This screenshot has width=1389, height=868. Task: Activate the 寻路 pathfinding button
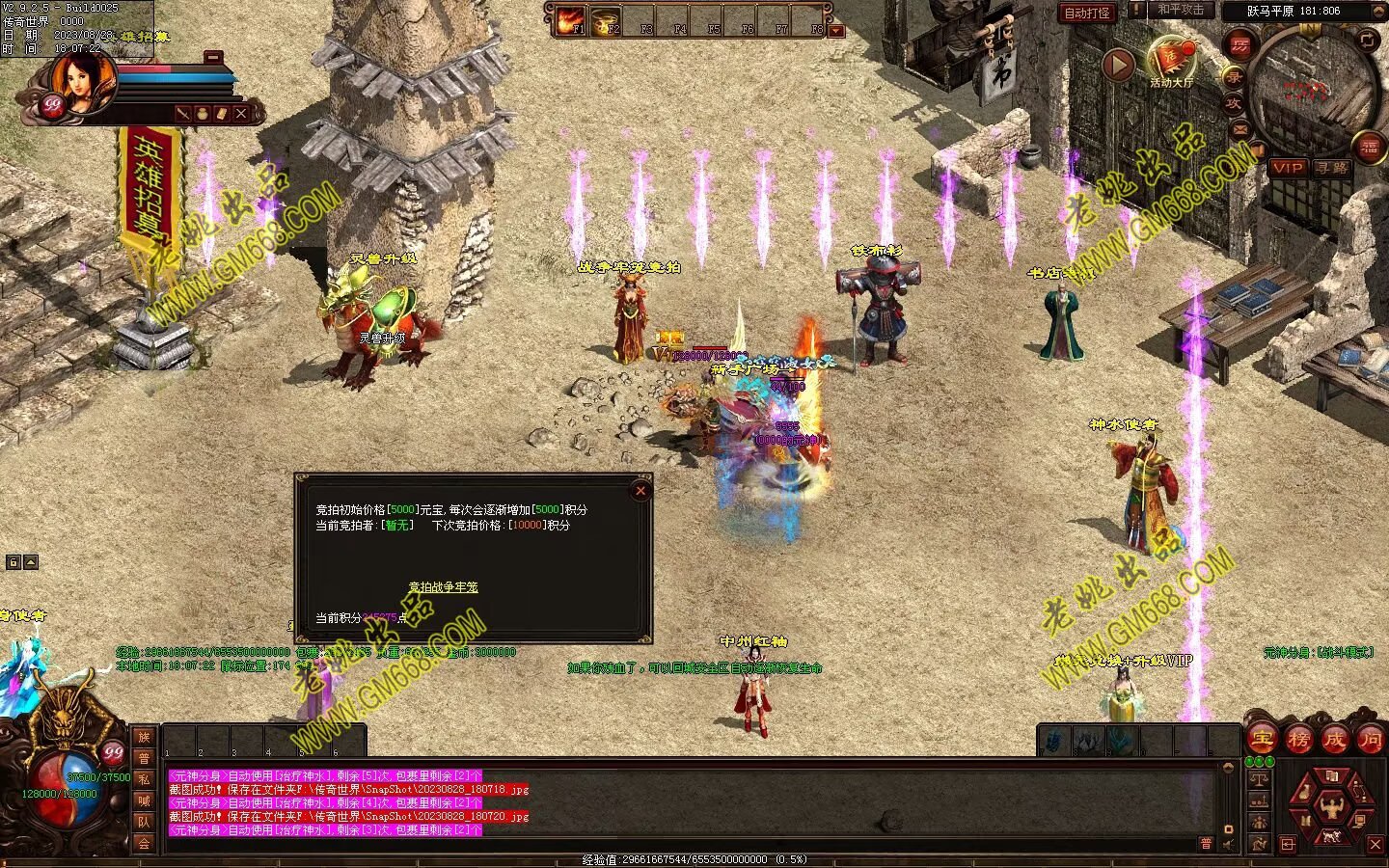[x=1332, y=168]
